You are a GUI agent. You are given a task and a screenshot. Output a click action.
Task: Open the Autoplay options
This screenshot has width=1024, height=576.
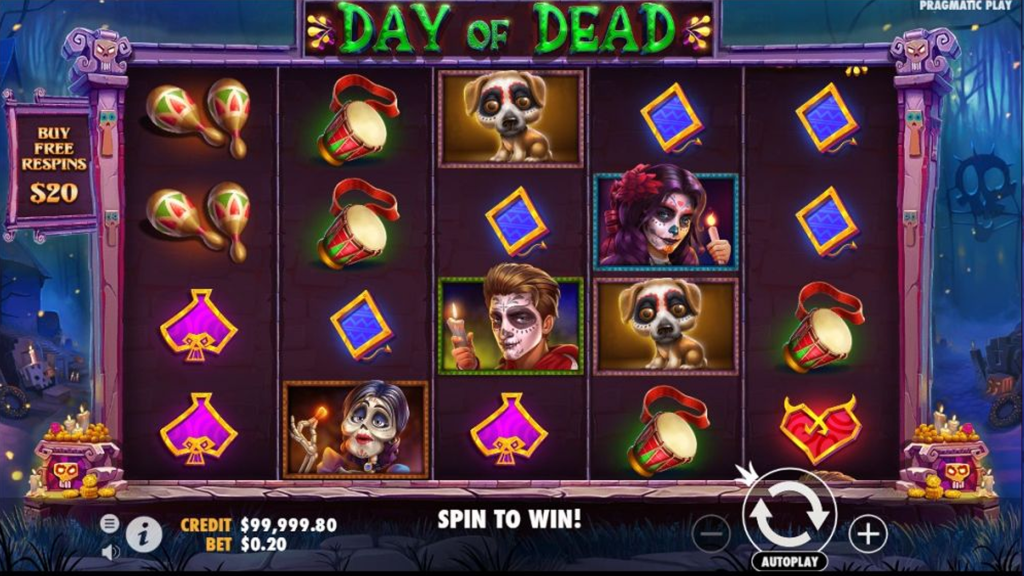789,561
